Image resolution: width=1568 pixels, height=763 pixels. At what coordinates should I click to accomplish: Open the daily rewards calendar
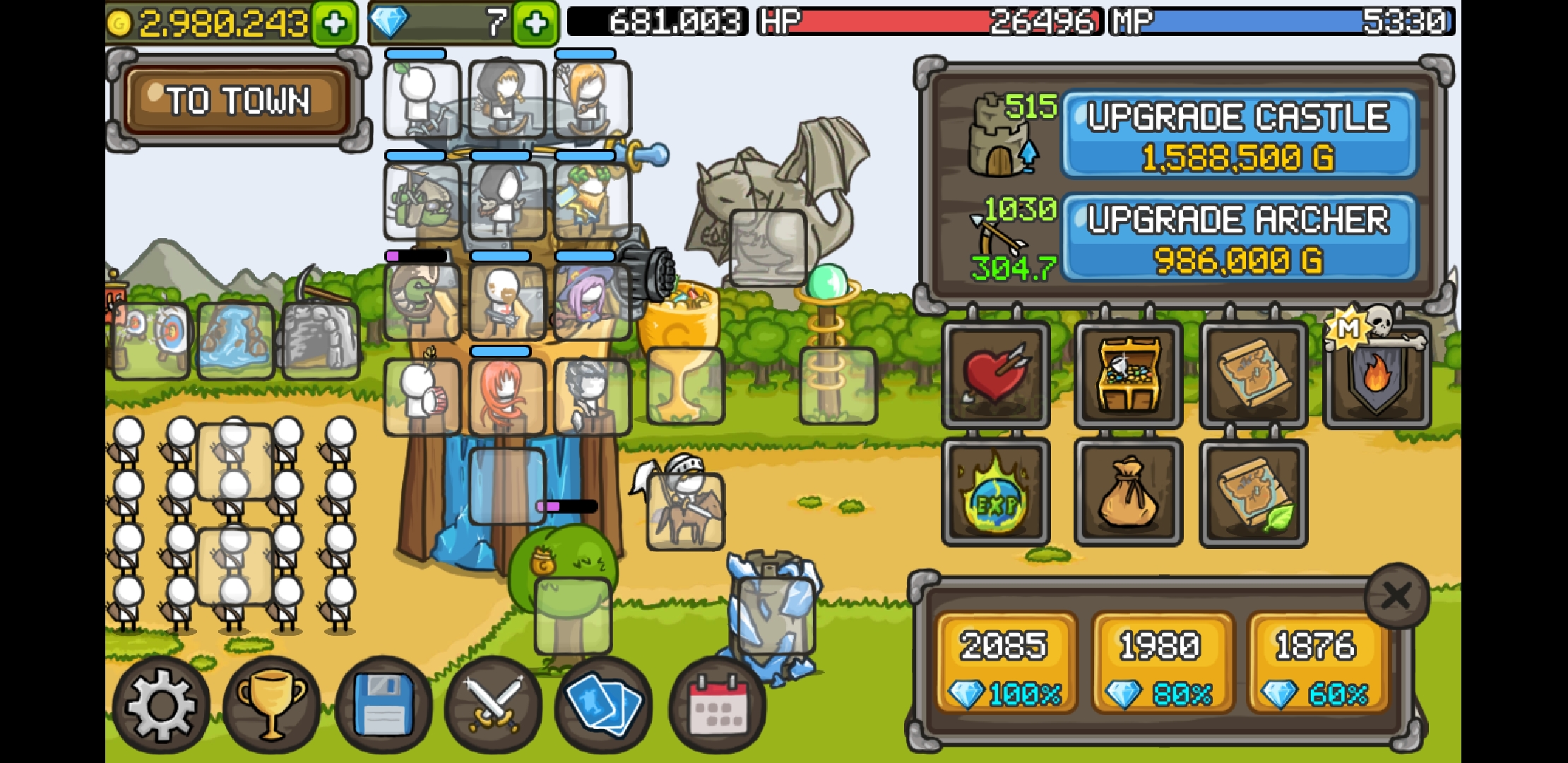point(718,703)
